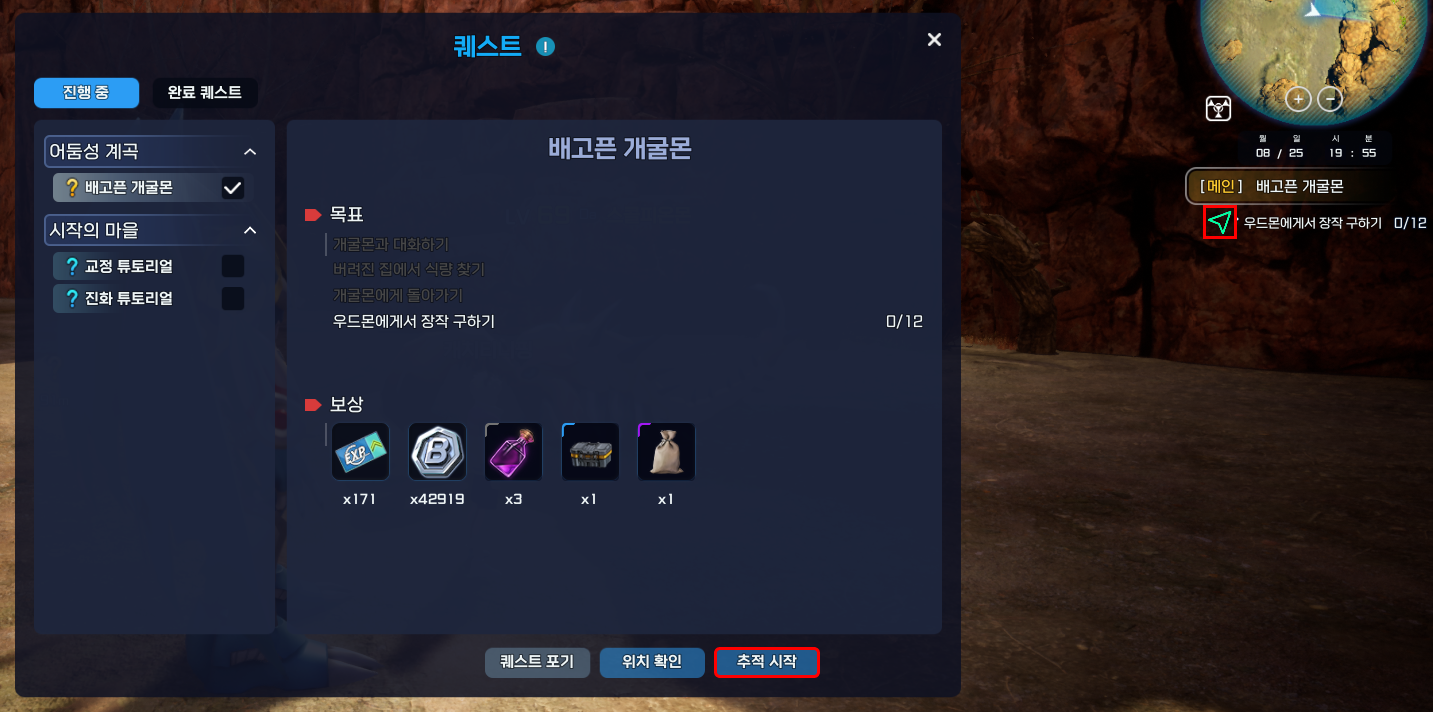Screen dimensions: 1433x712
Task: Open the quest info icon beside 퀘스트
Action: click(545, 46)
